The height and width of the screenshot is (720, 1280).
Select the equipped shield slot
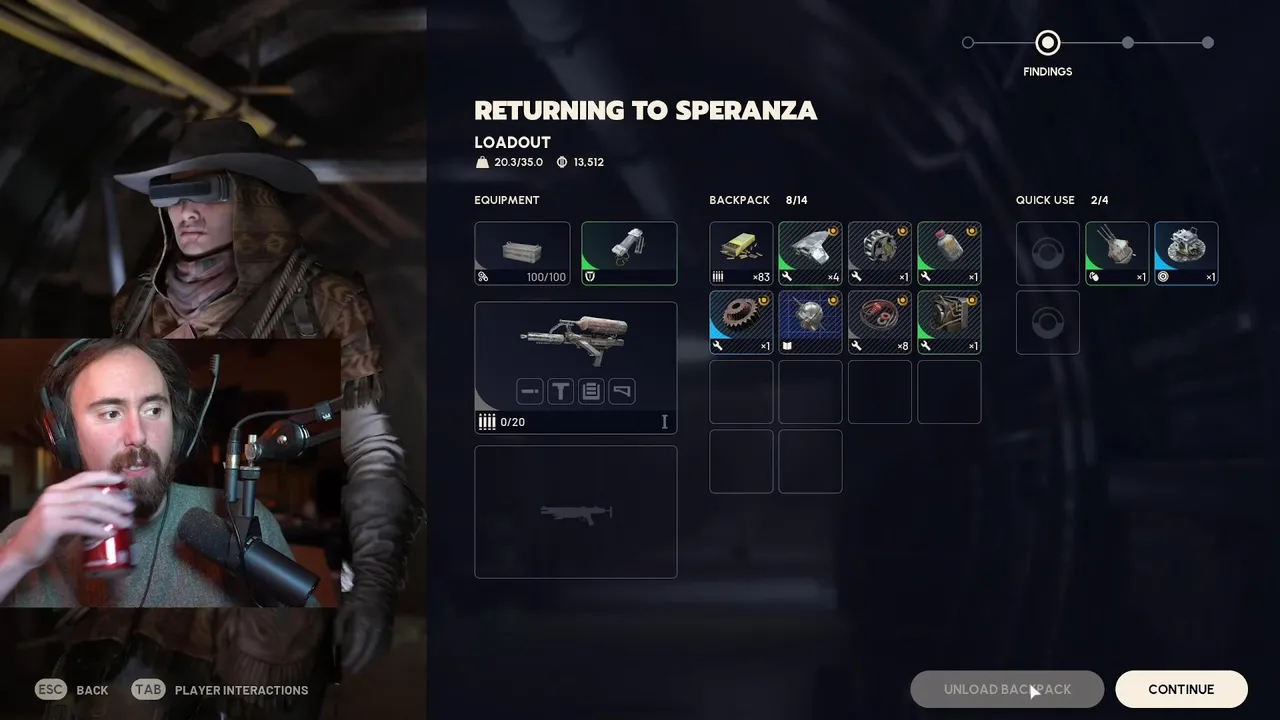[x=629, y=253]
